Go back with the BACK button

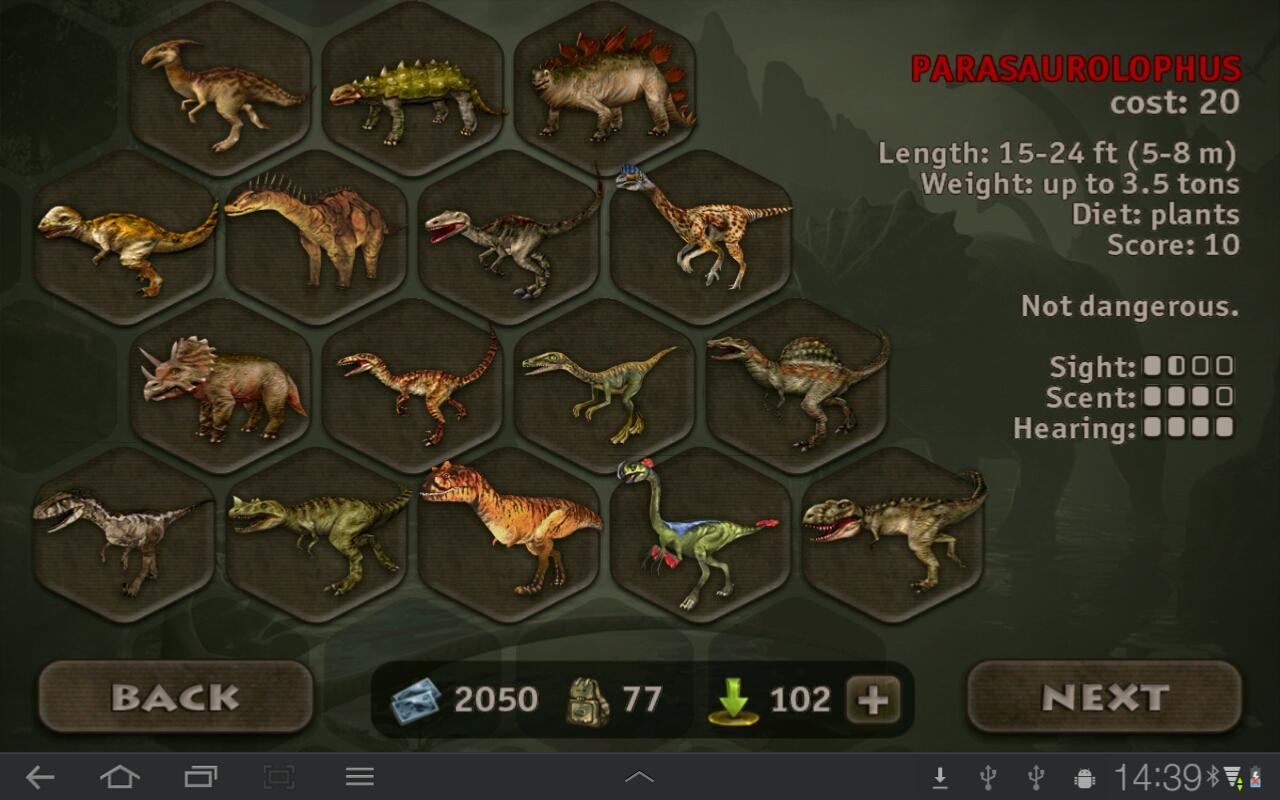pos(176,697)
